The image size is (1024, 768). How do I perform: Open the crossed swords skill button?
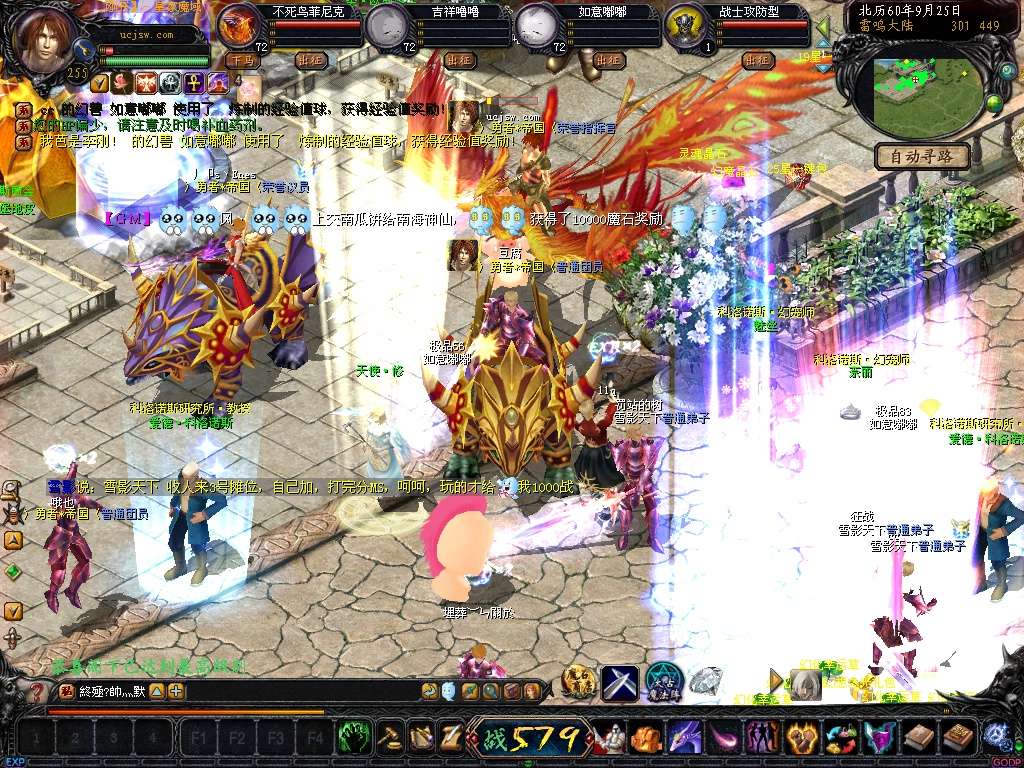(x=619, y=682)
